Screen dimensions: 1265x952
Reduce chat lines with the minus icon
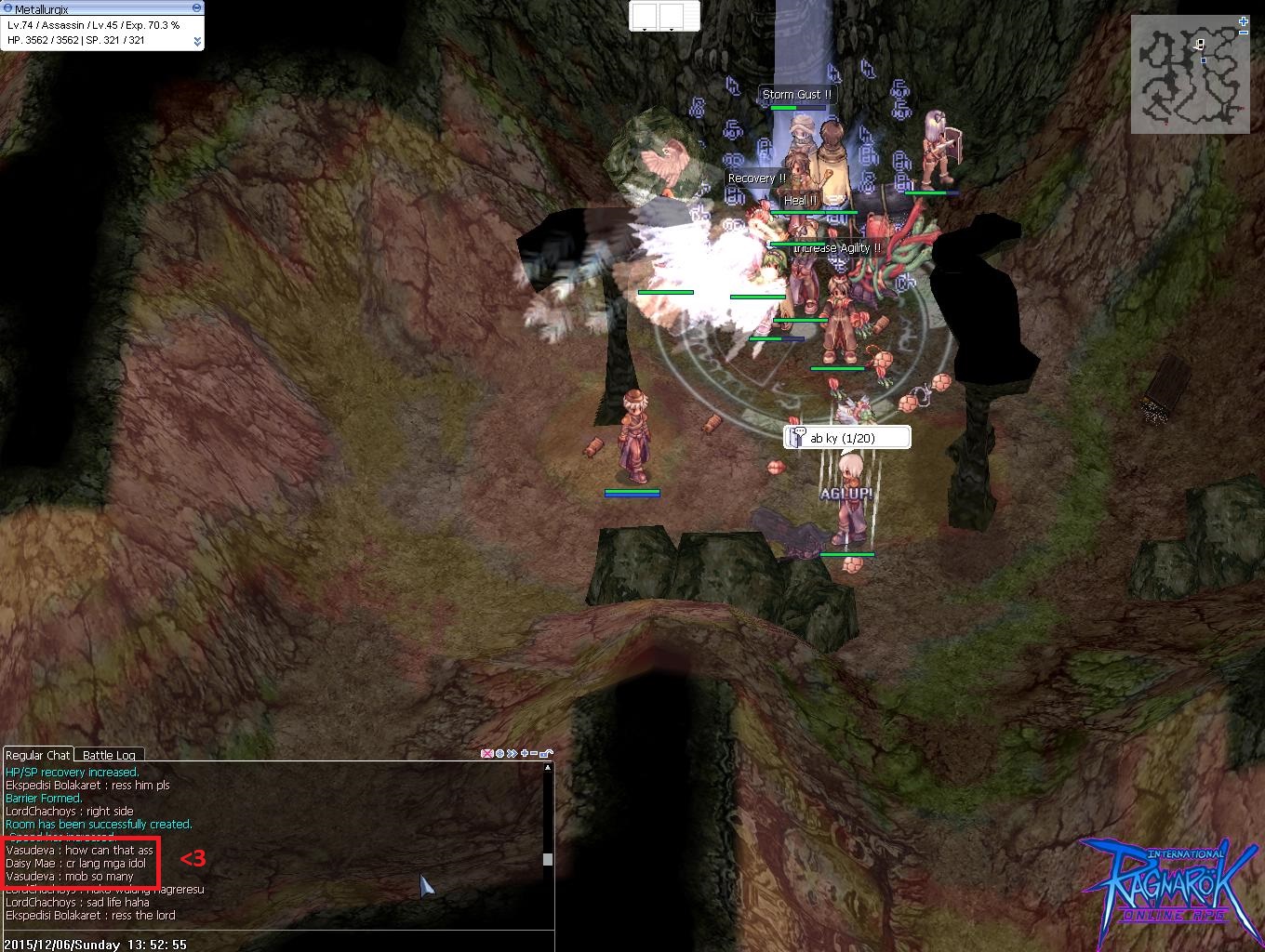point(532,753)
